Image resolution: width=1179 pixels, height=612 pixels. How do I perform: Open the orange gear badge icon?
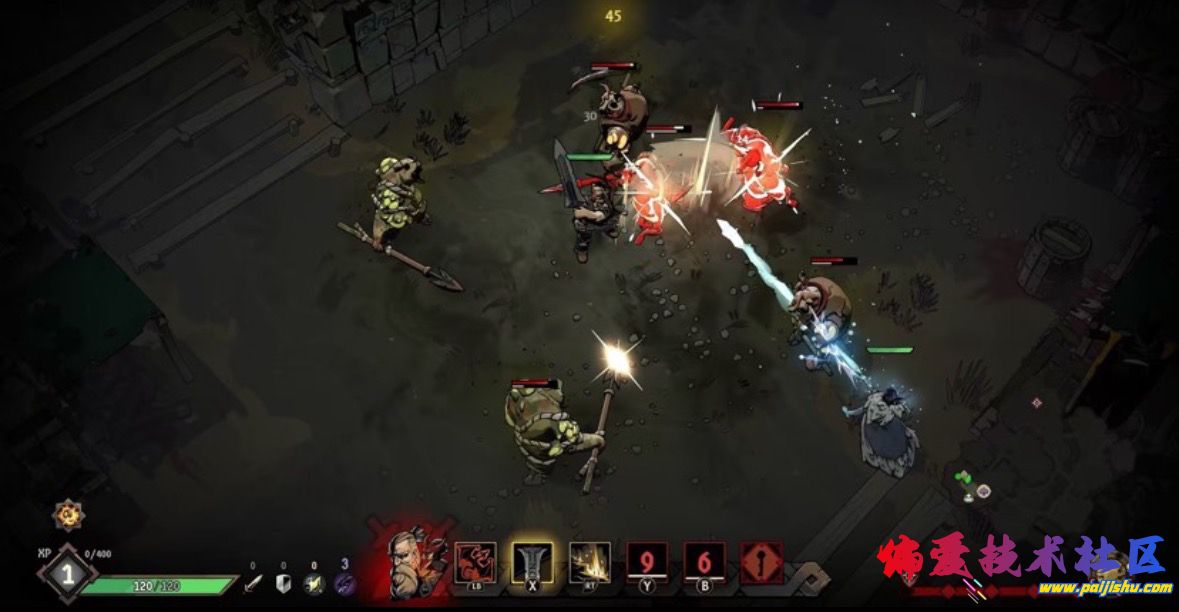[x=68, y=515]
